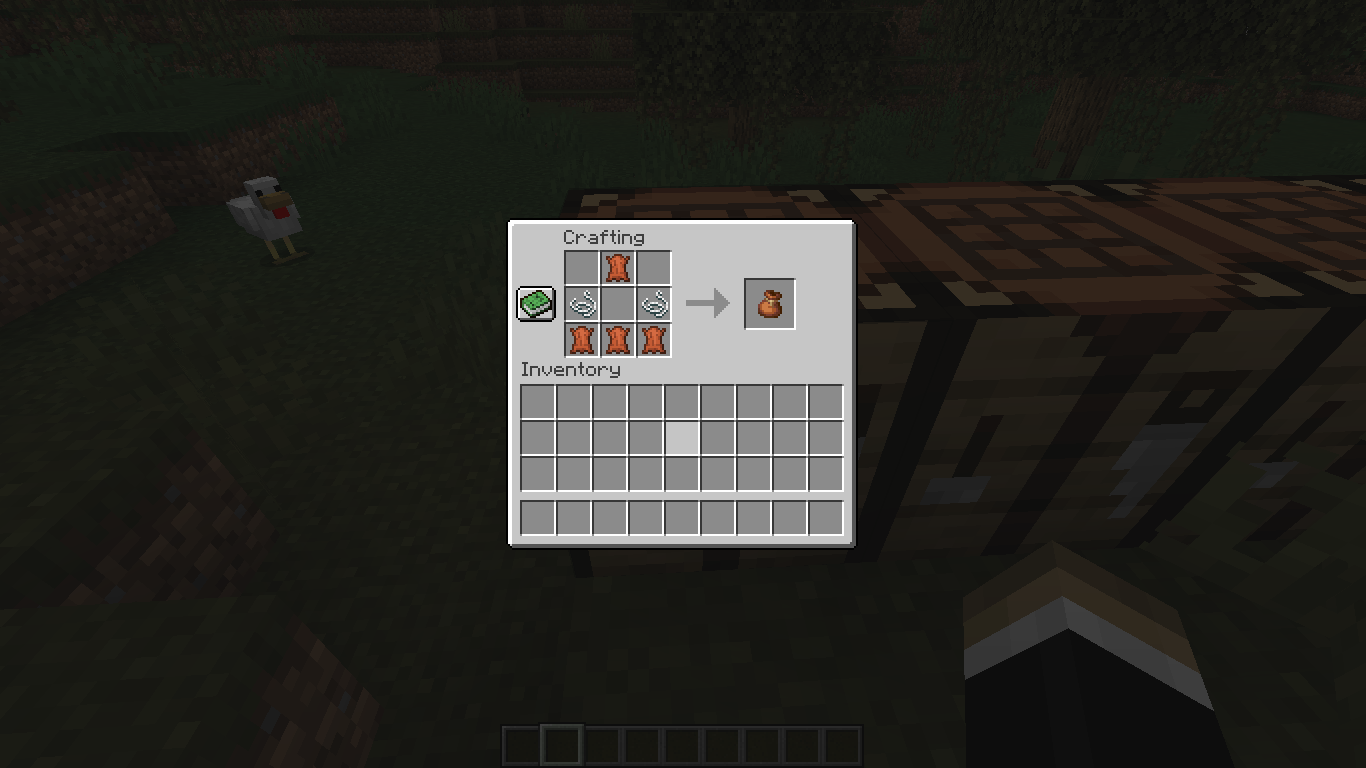Screen dimensions: 1366x768
Task: Grab the leather in the bottom-center crafting slot
Action: coord(617,340)
